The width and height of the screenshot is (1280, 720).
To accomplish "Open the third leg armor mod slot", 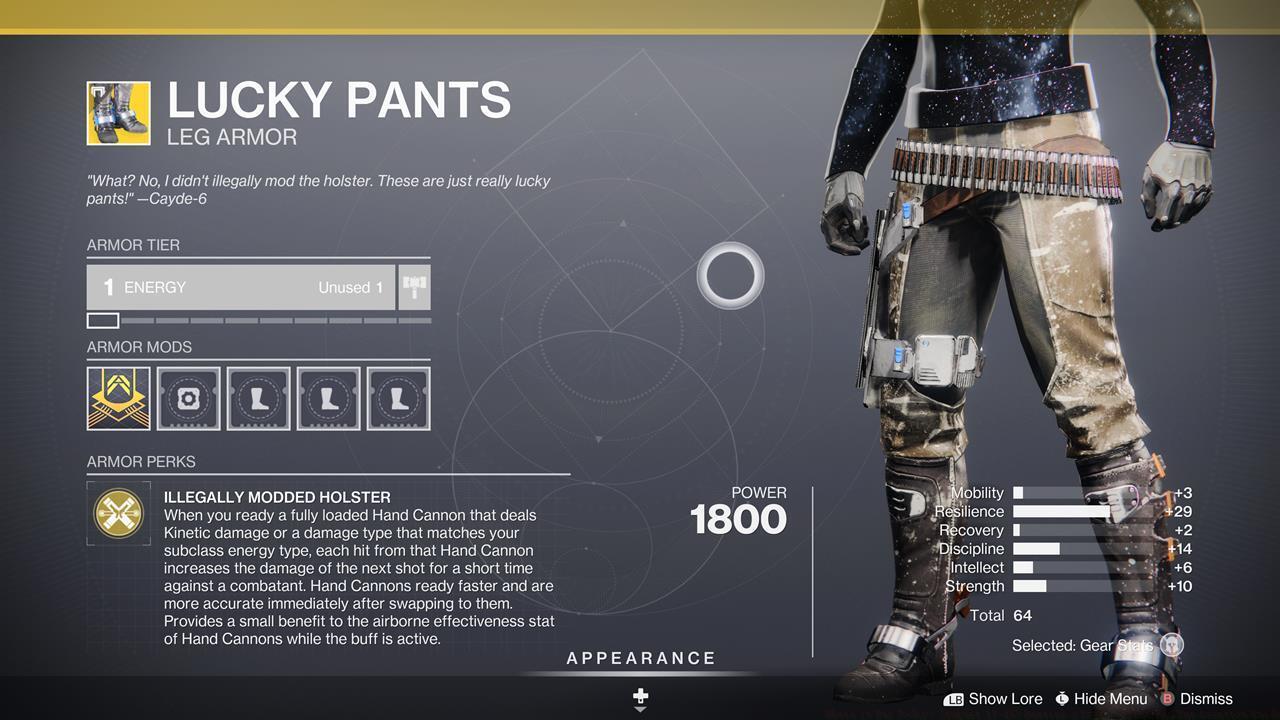I will [398, 398].
